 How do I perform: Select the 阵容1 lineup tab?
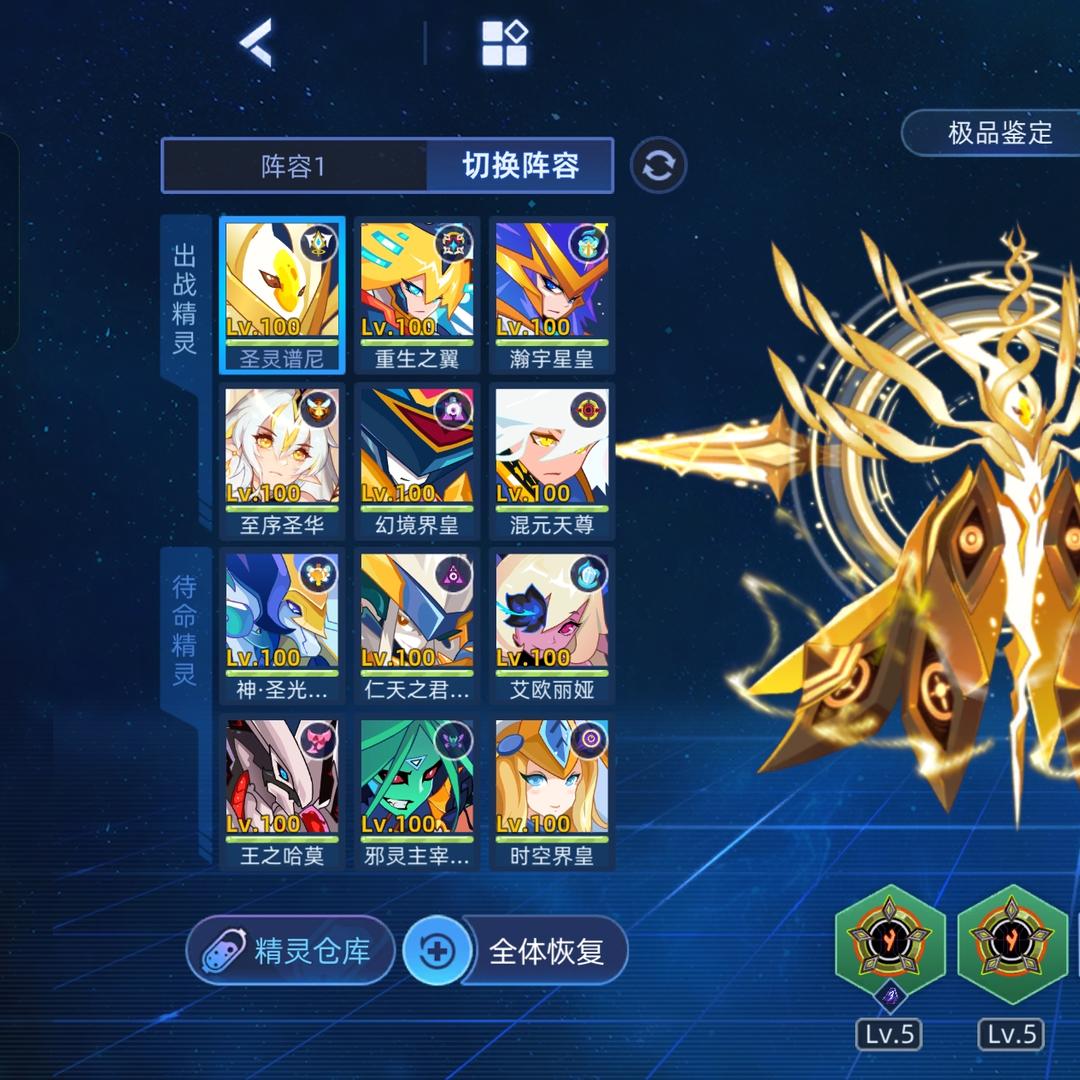(294, 166)
